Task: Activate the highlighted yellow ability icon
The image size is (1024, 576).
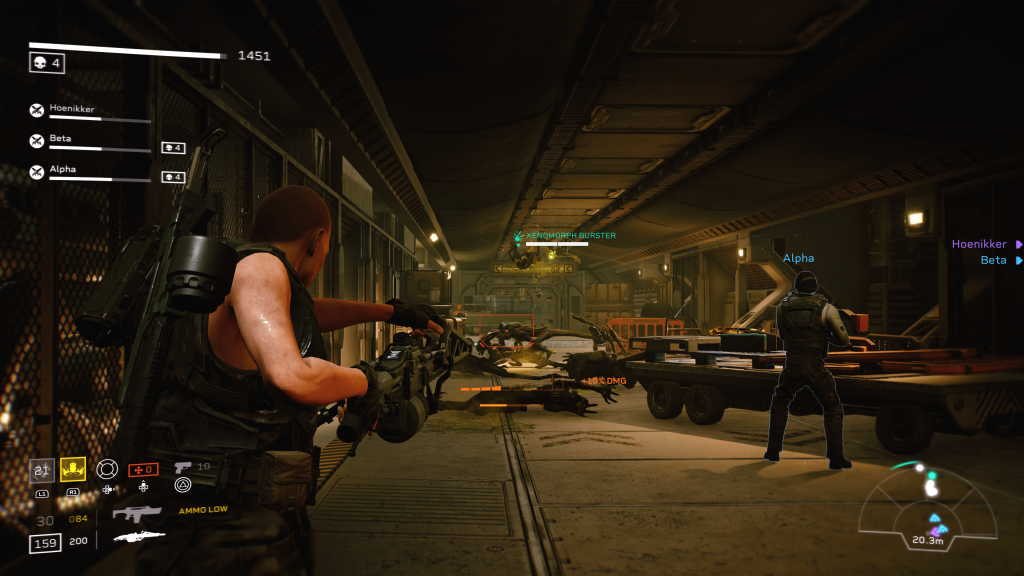Action: (72, 469)
